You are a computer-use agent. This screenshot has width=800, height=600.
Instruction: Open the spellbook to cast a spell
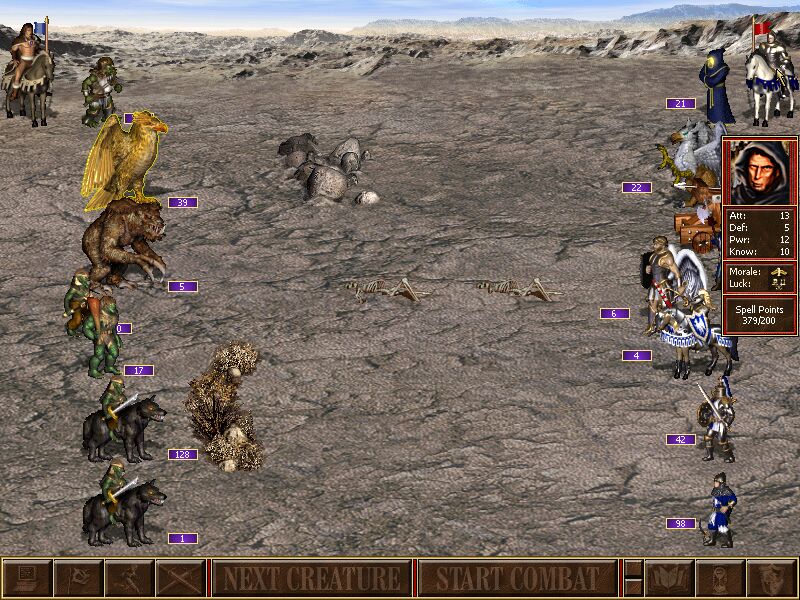tap(669, 578)
